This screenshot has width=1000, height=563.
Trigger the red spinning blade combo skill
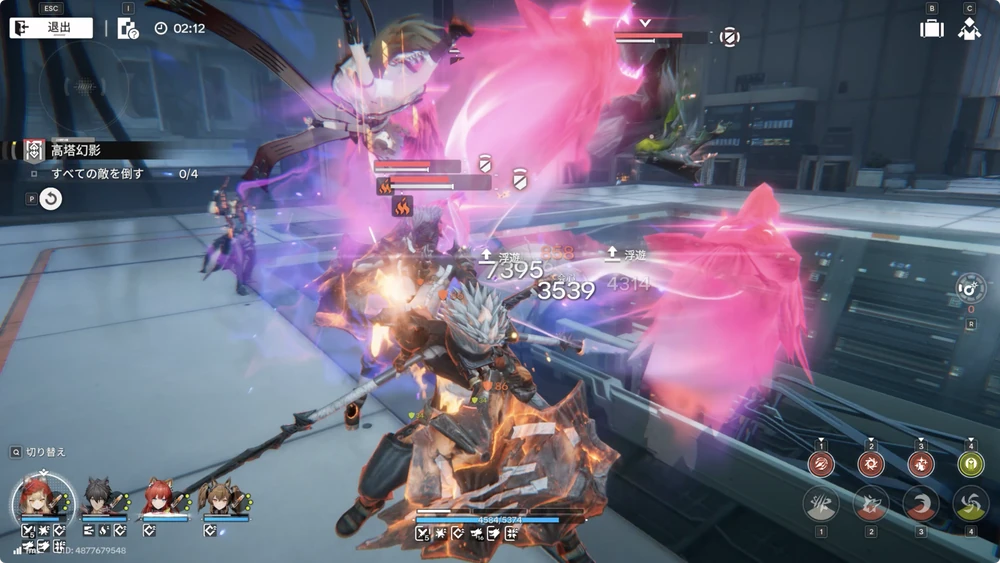coord(871,464)
